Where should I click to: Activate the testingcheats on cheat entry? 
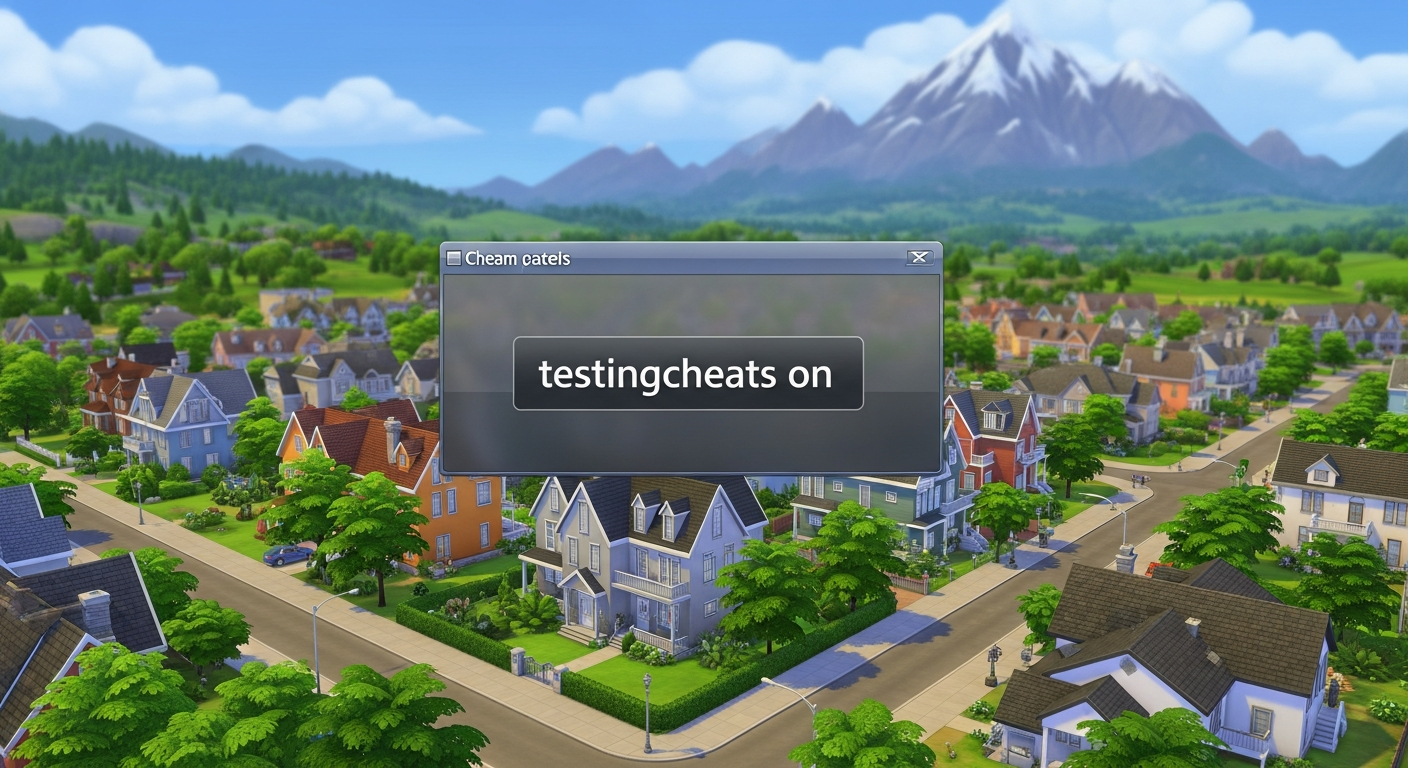click(x=689, y=375)
